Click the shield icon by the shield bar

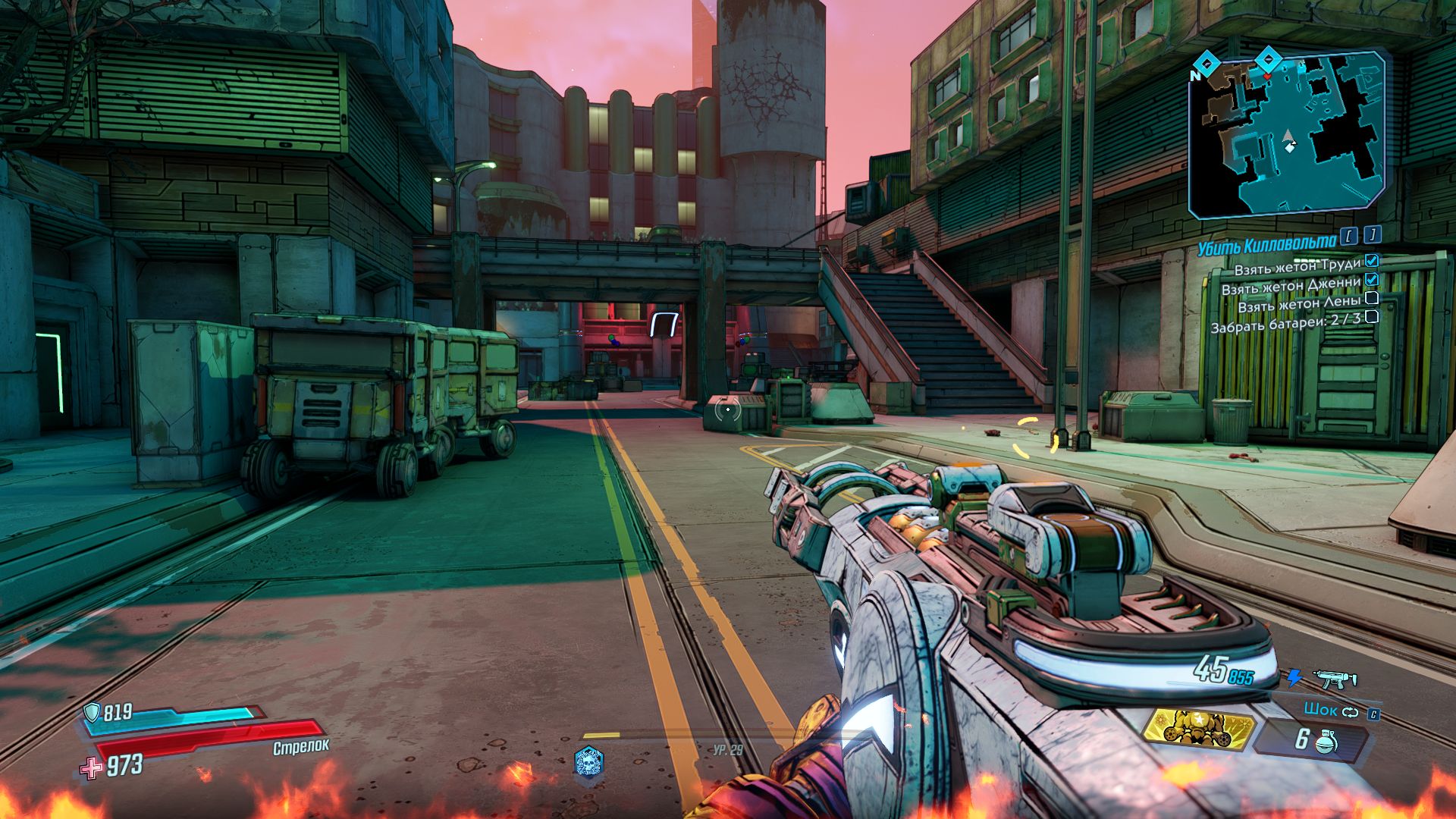coord(92,711)
